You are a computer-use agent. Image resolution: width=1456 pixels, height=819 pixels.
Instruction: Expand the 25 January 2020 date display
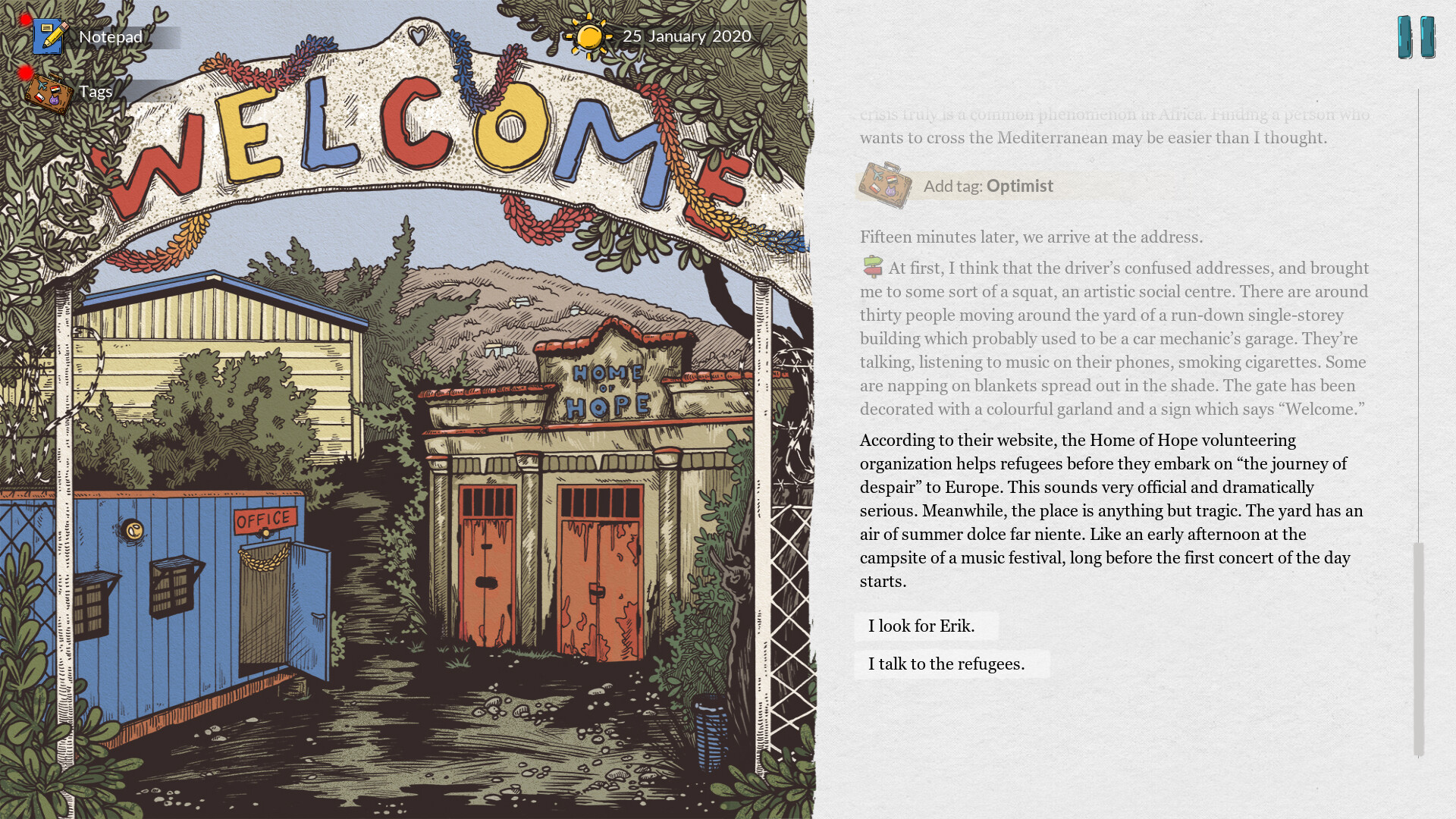coord(686,35)
